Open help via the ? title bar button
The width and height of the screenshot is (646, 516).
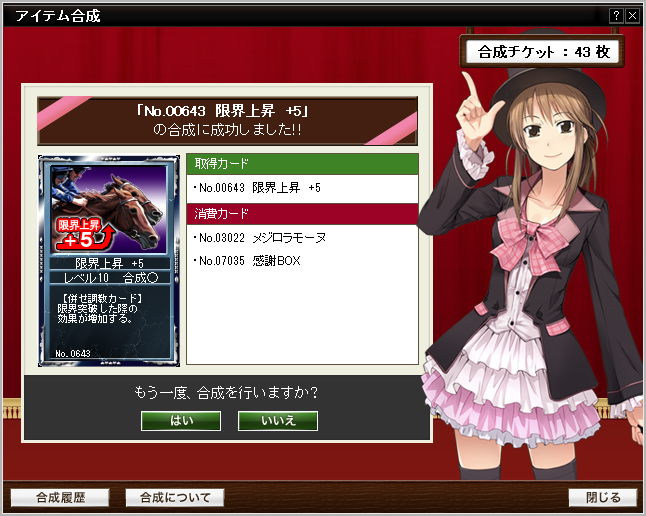coord(616,16)
